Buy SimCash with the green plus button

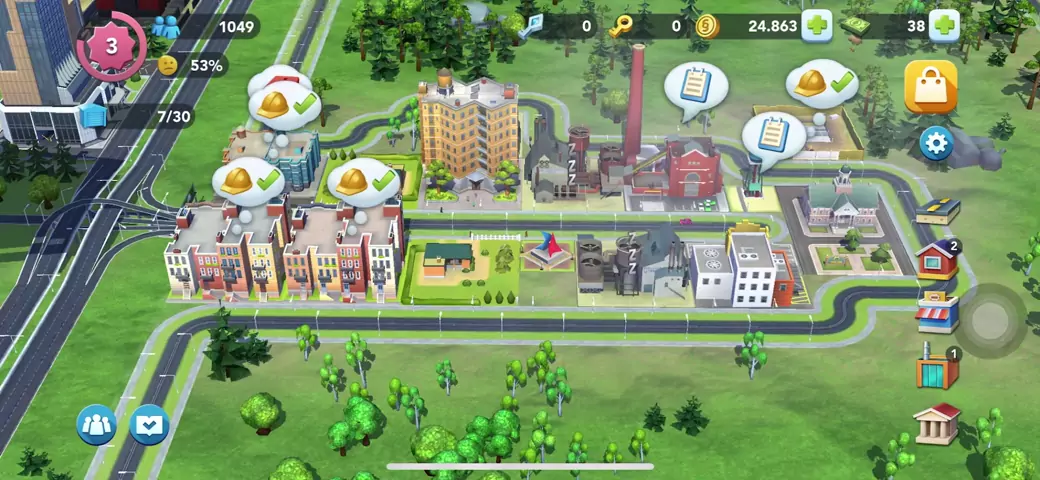click(944, 27)
